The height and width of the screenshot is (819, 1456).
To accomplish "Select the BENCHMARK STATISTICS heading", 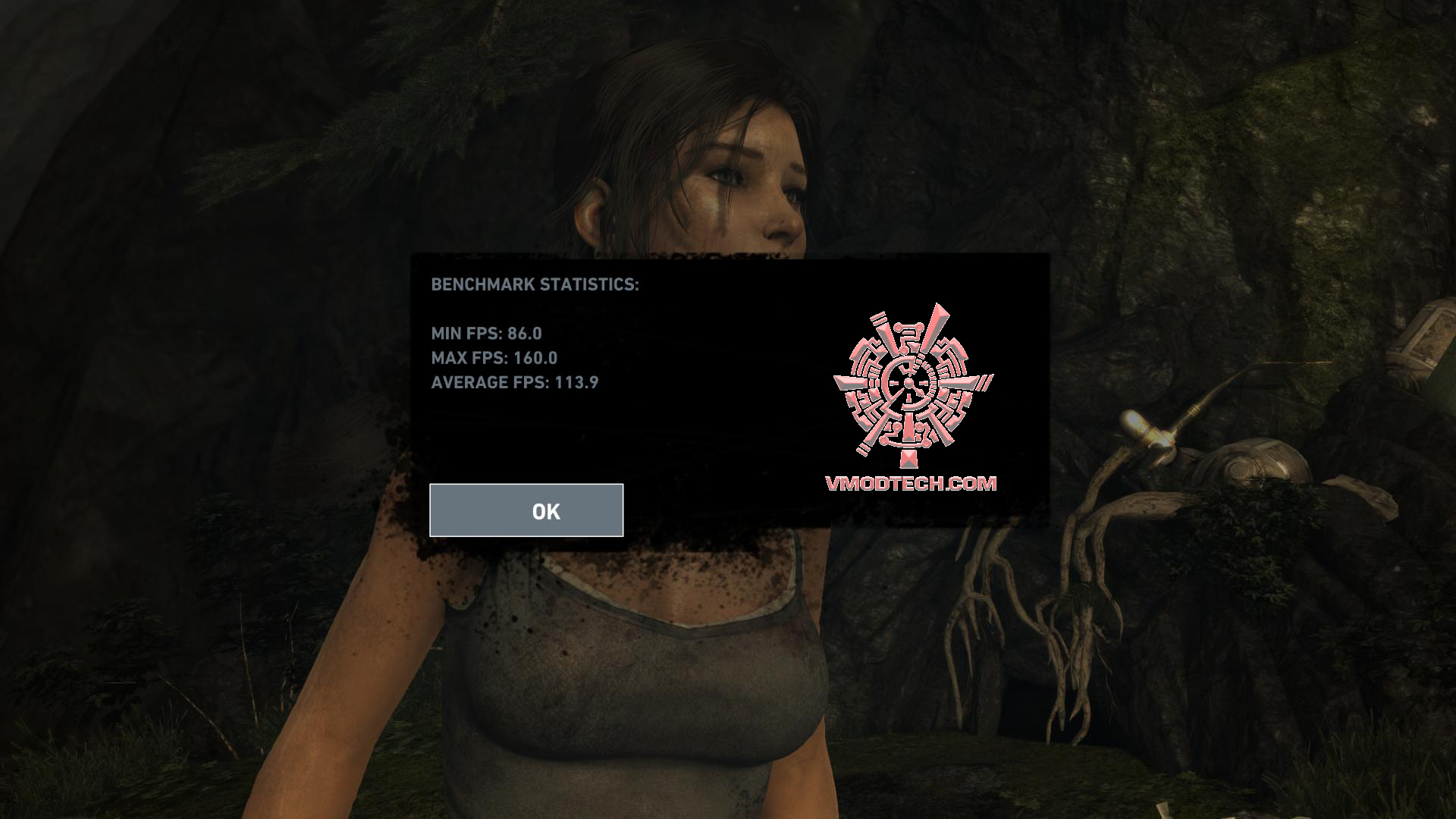I will (535, 285).
